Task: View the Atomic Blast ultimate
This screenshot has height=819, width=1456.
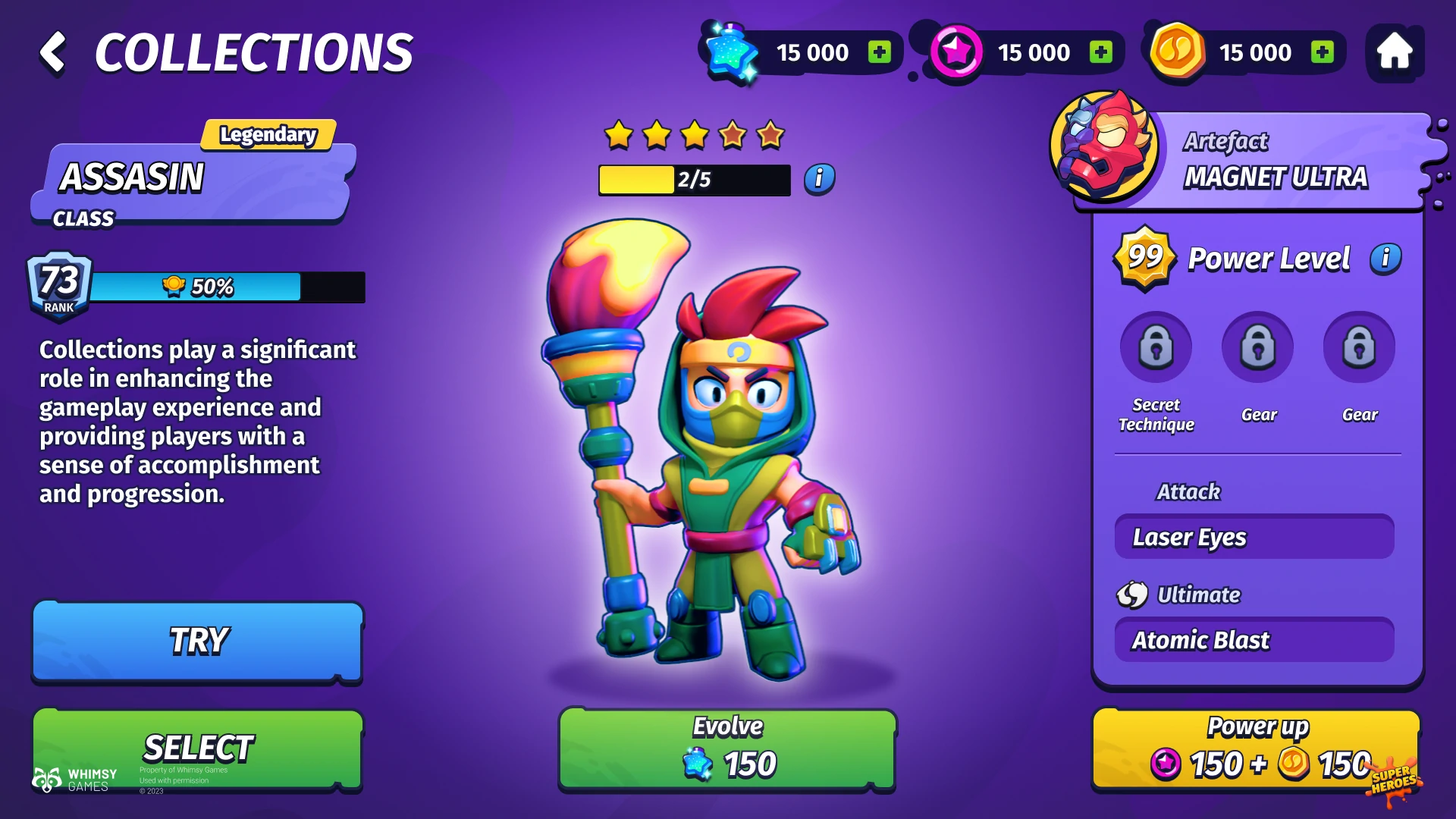Action: pyautogui.click(x=1254, y=641)
